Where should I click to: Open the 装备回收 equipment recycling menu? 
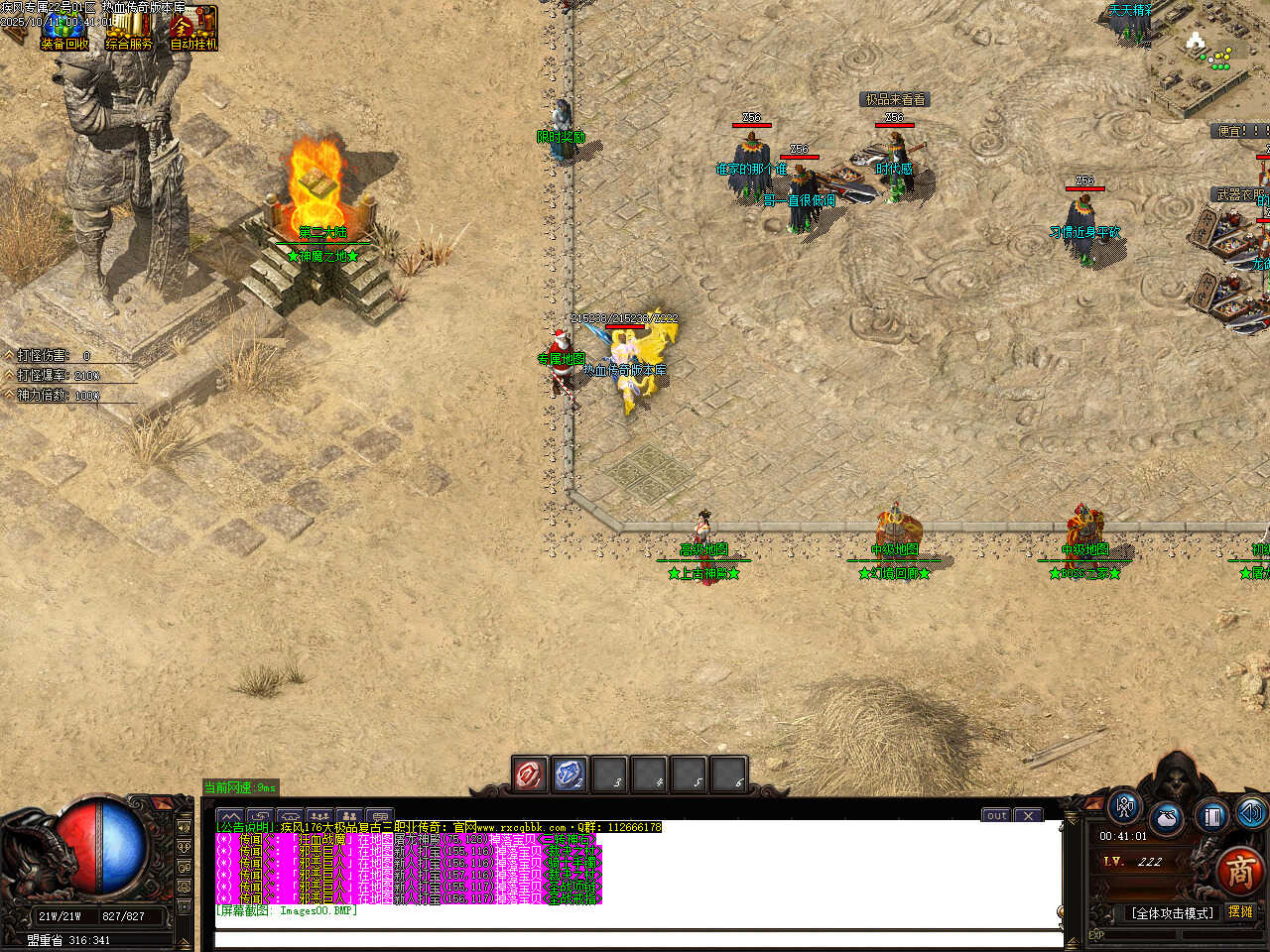coord(64,30)
